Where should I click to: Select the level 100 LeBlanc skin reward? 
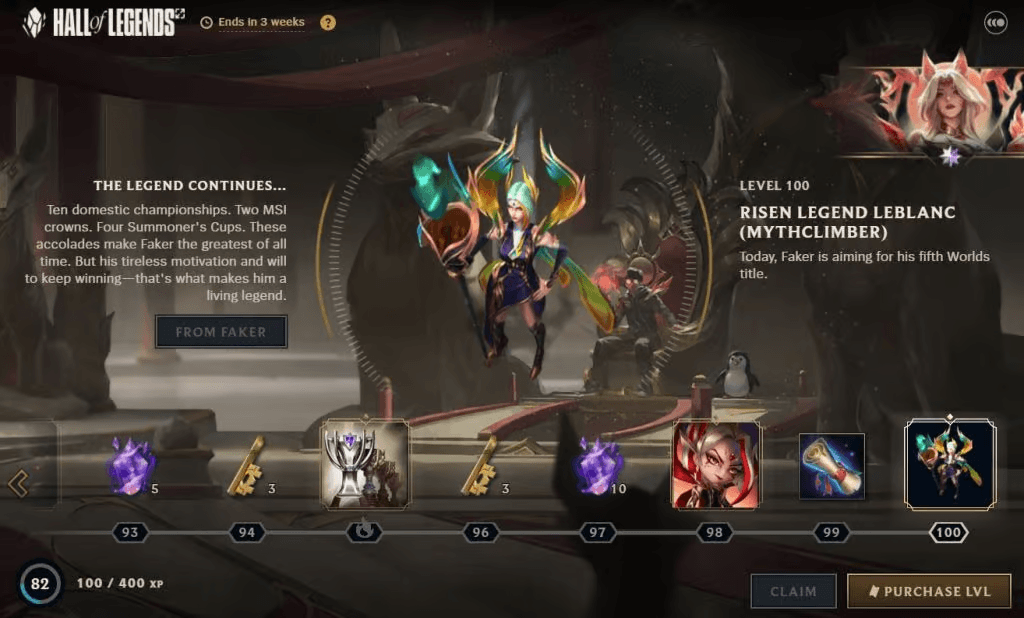pos(949,465)
